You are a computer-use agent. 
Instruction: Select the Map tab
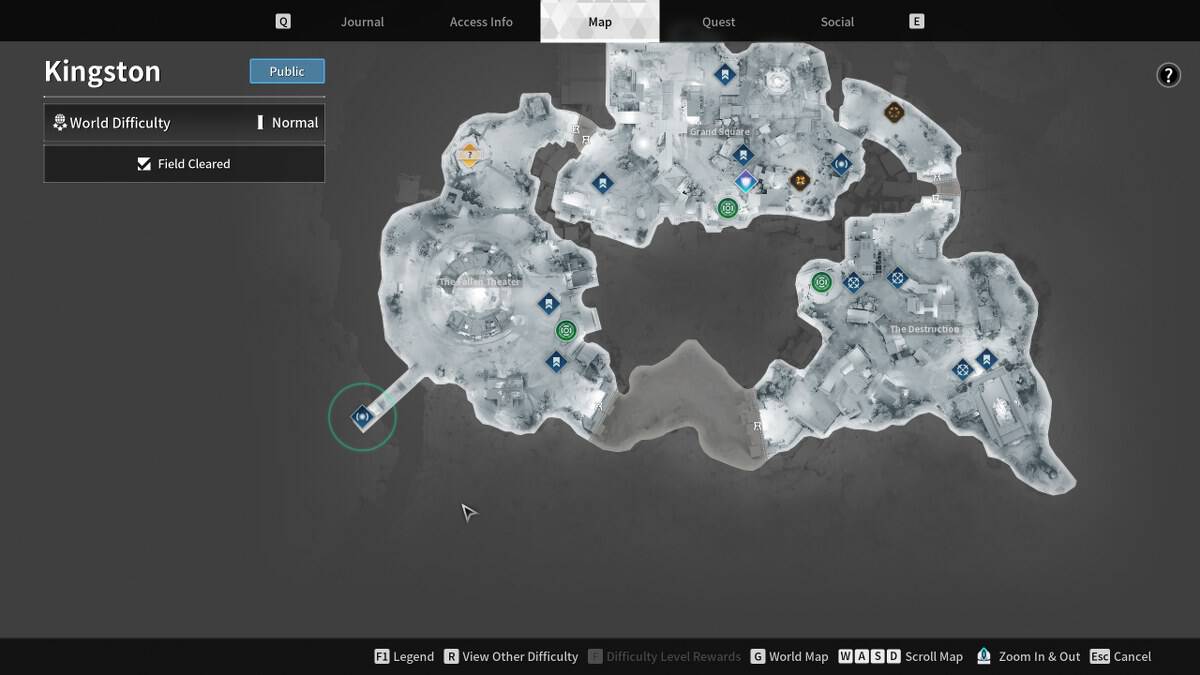coord(600,22)
